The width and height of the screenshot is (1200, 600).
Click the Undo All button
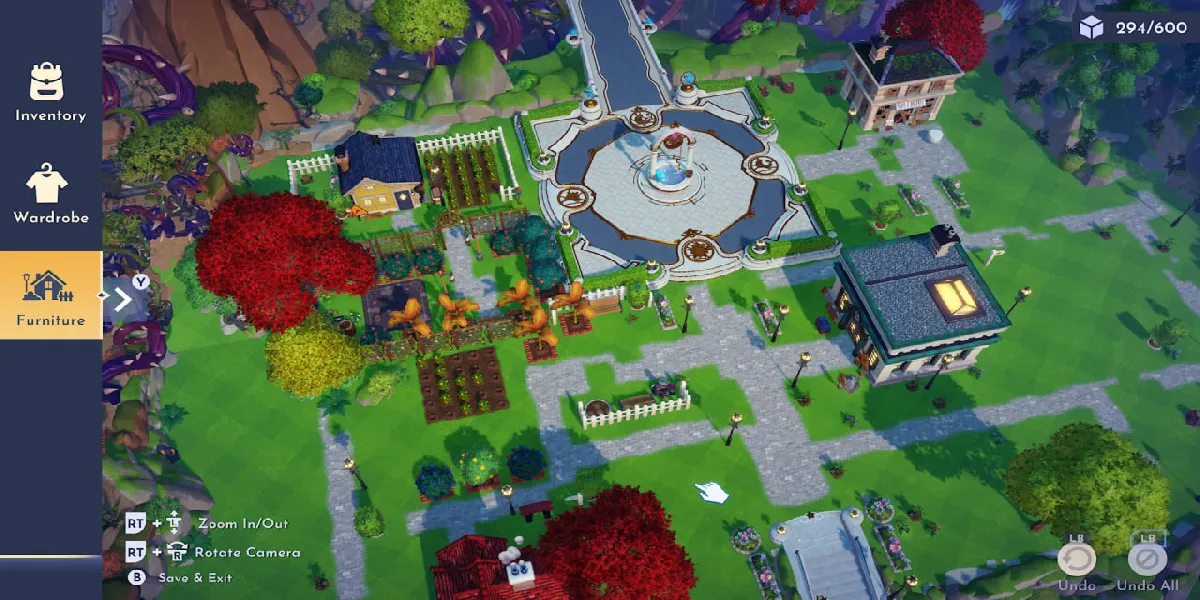coord(1146,560)
